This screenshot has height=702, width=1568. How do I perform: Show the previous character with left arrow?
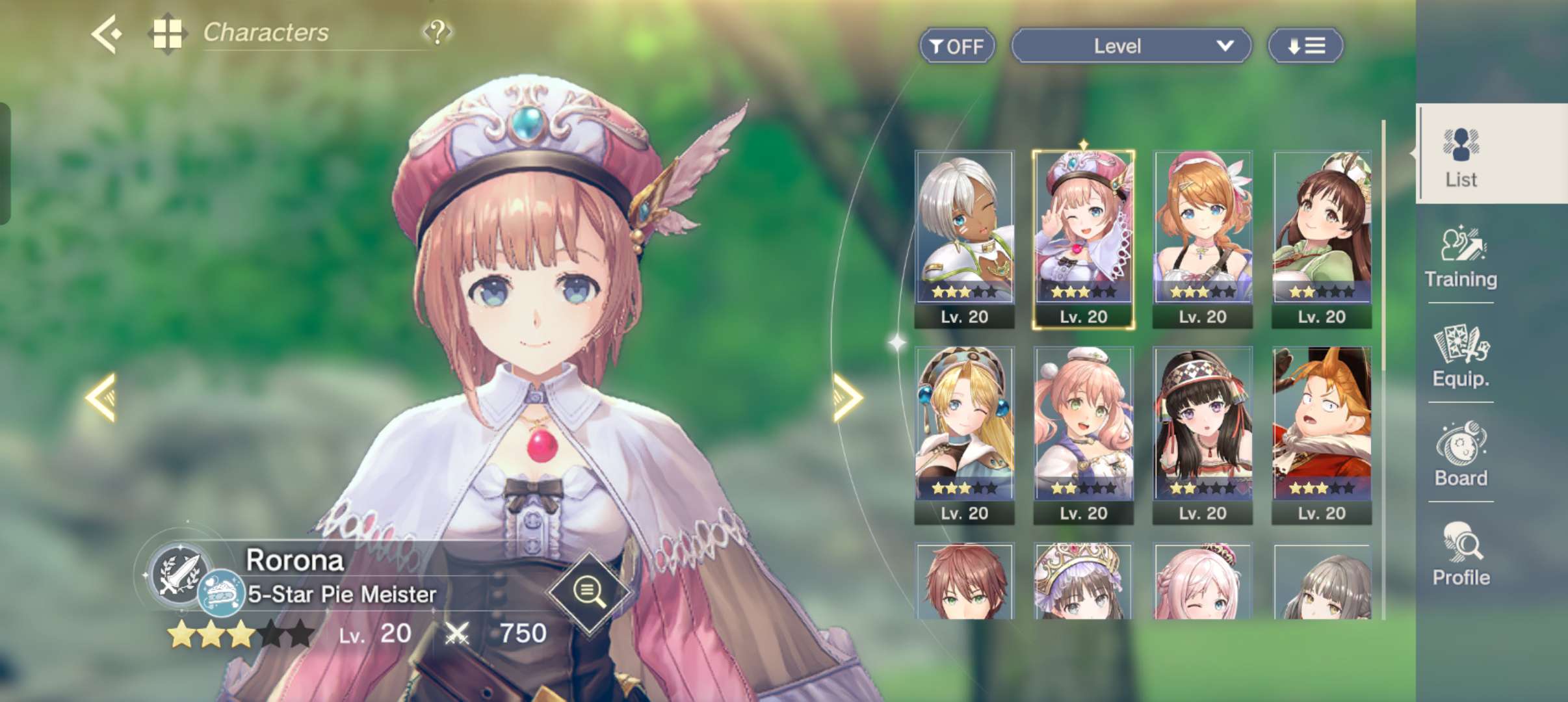[101, 397]
